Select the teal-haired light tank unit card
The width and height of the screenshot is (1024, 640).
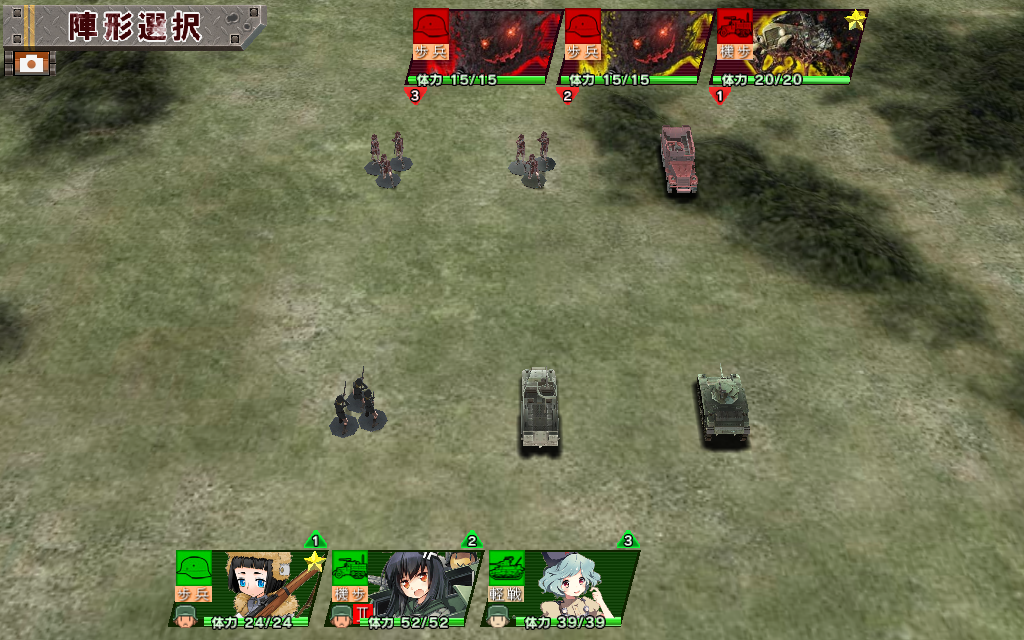click(x=563, y=588)
